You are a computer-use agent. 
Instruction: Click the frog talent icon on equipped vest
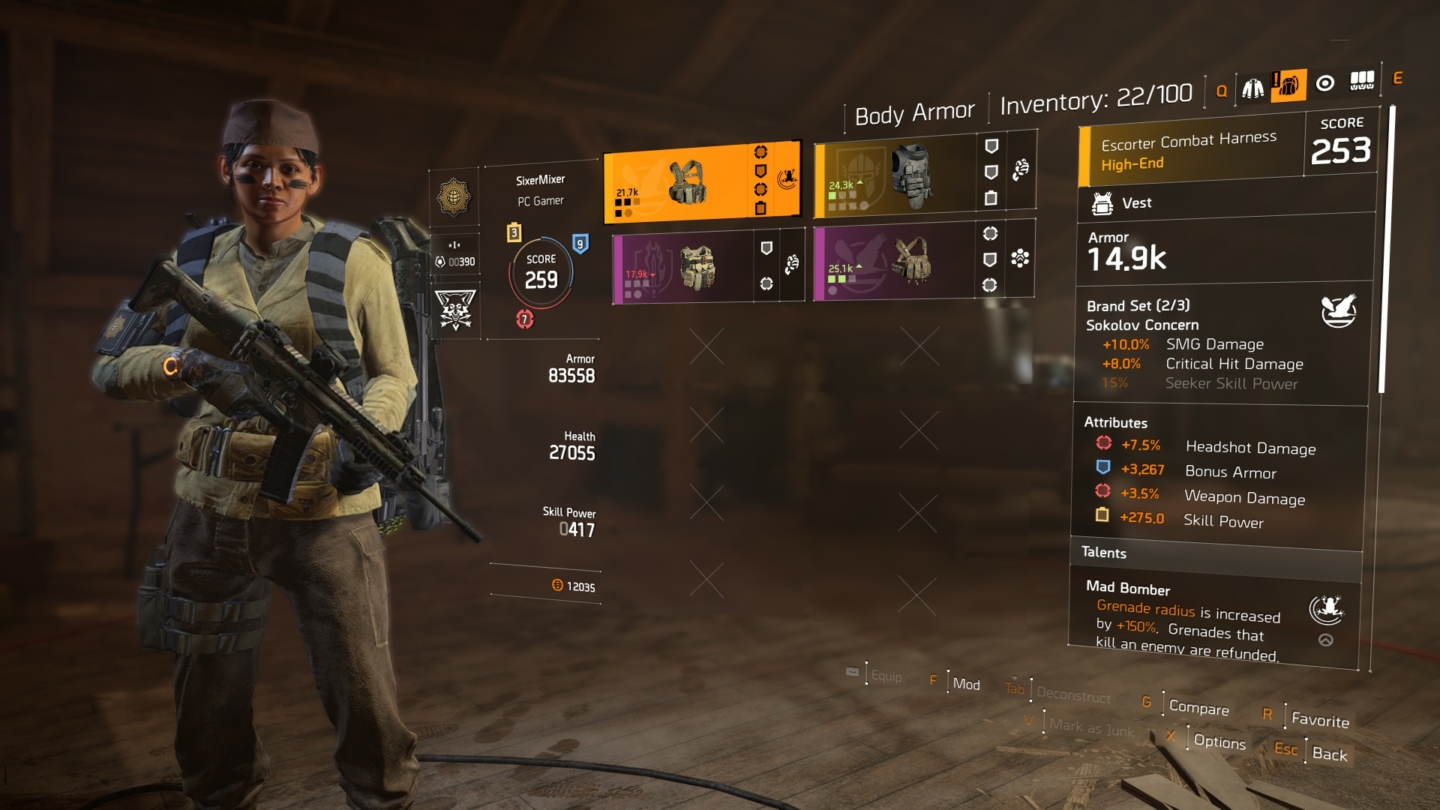click(789, 175)
